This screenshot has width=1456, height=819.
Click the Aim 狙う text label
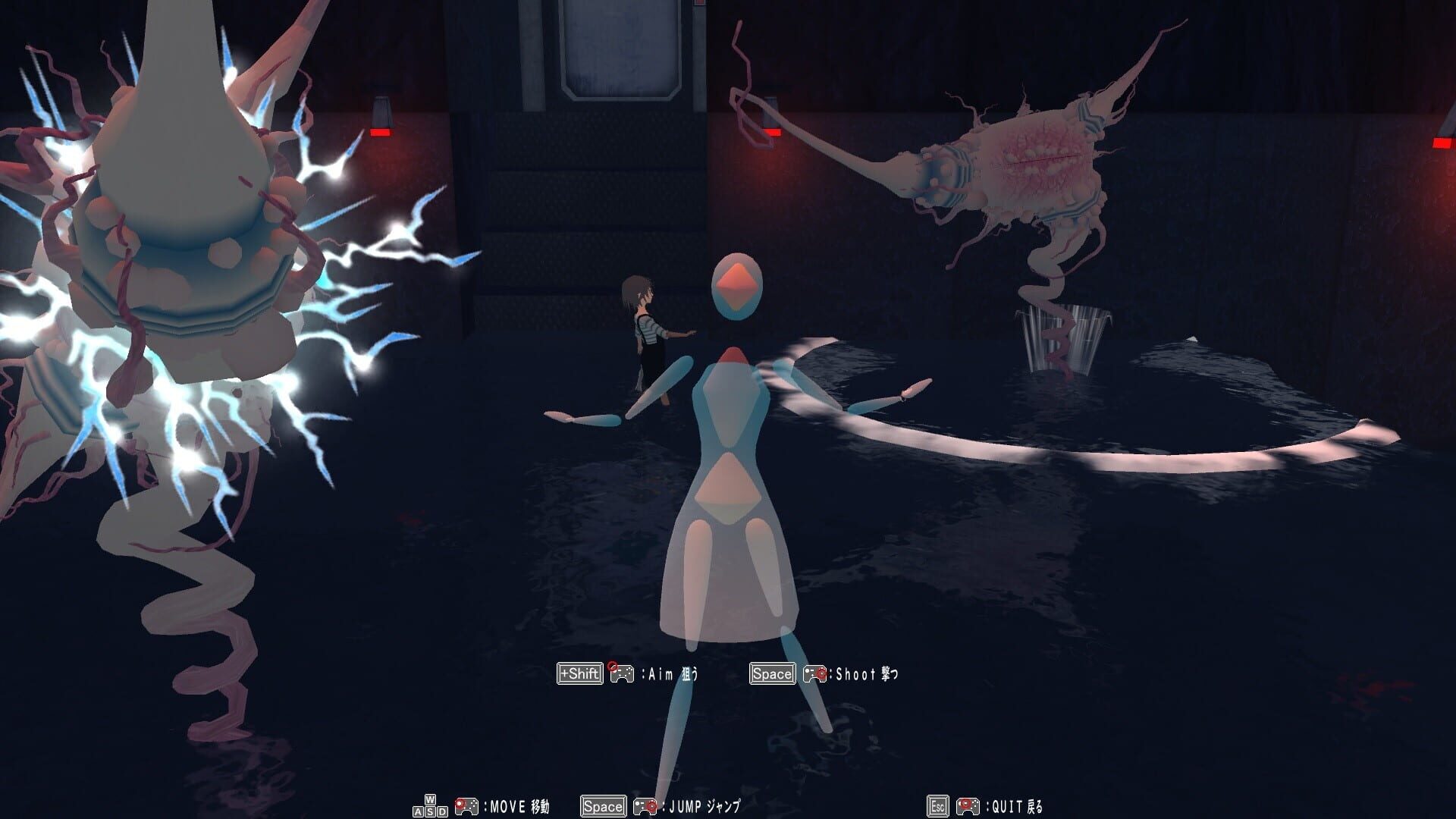point(669,673)
